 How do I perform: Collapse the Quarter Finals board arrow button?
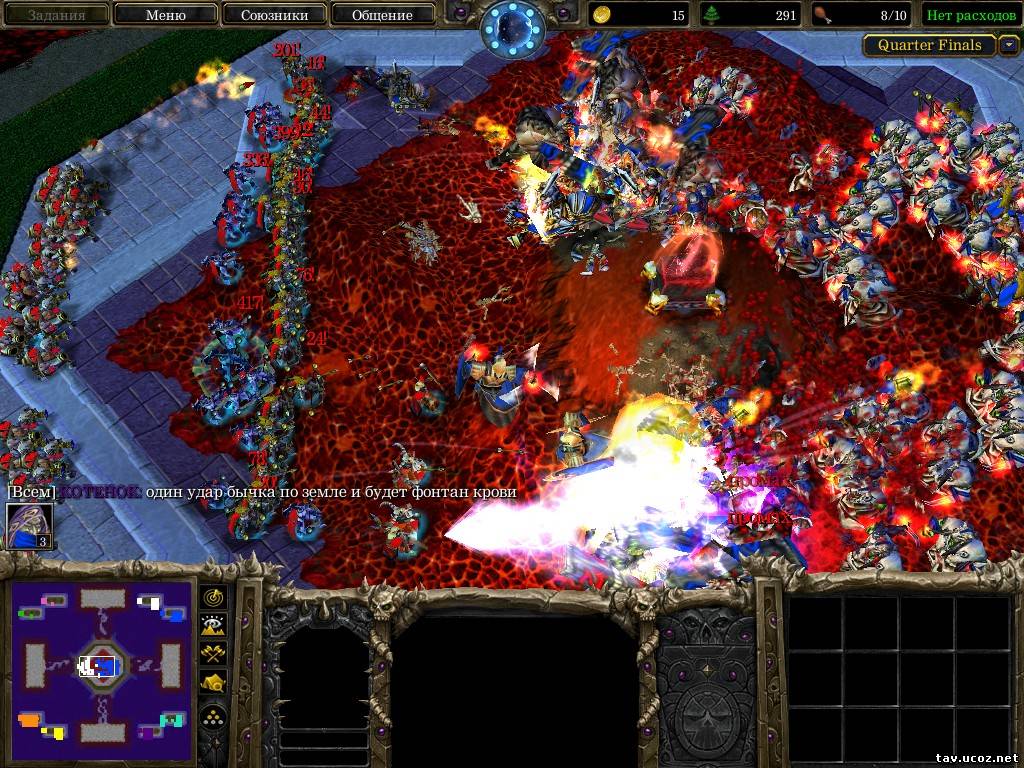pos(1008,45)
